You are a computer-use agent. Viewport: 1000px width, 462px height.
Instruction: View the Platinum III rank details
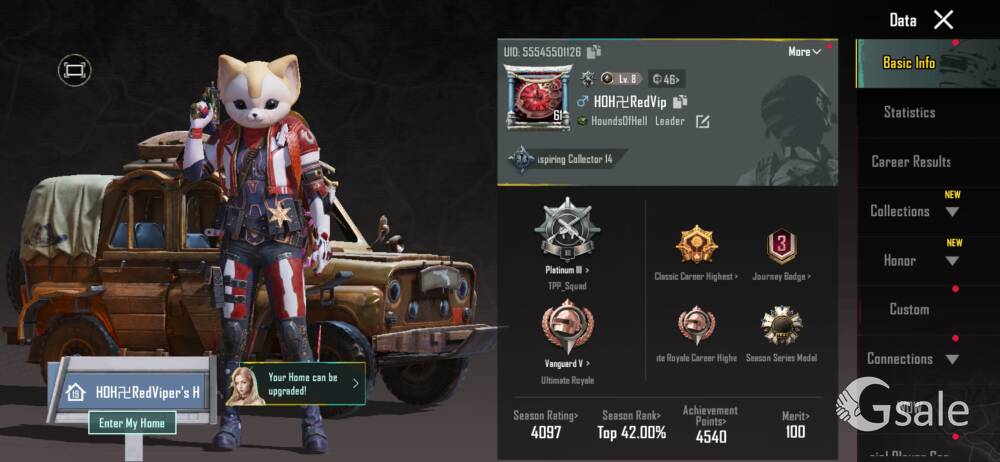[x=566, y=240]
